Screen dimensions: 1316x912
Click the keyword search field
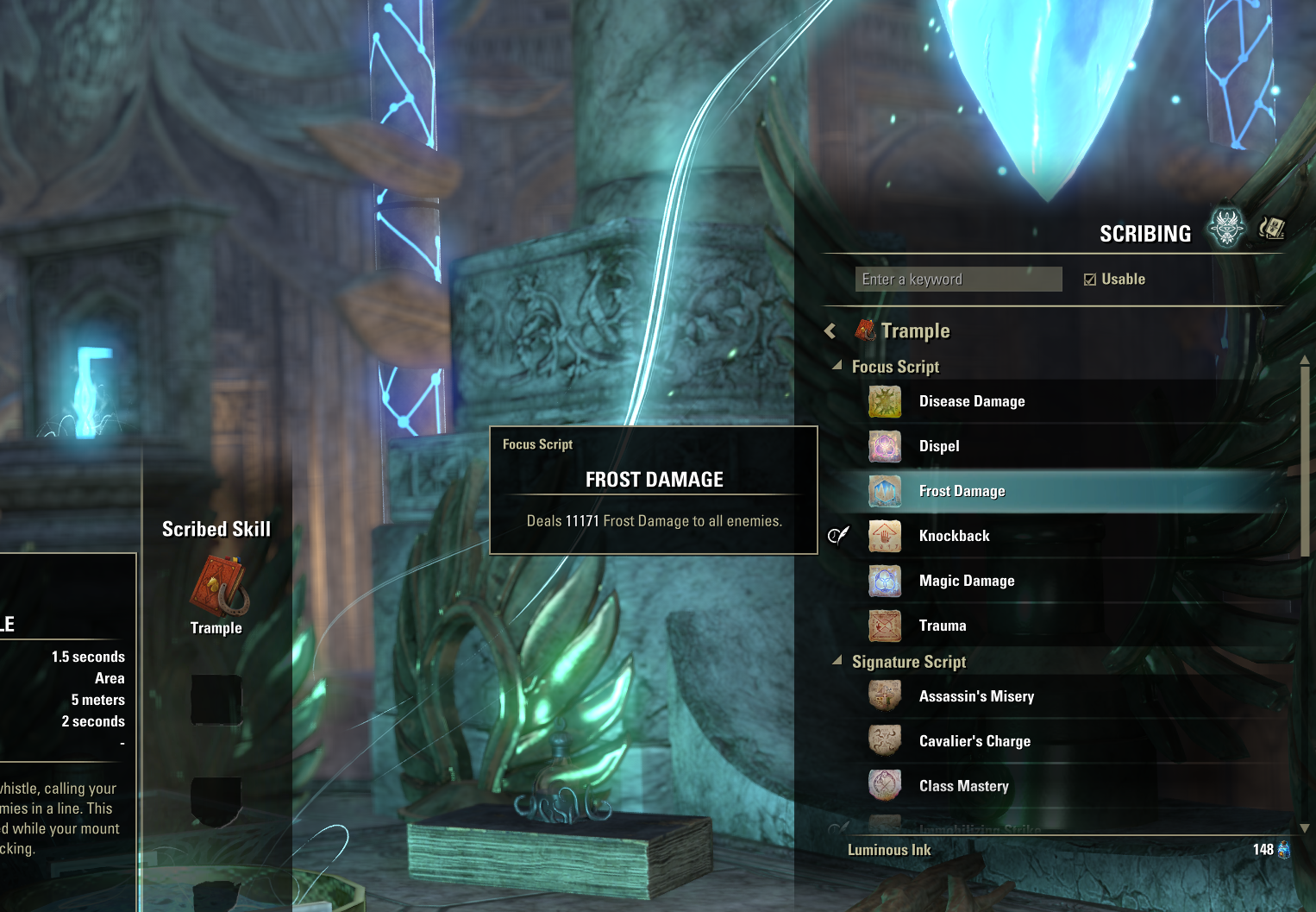[x=958, y=280]
